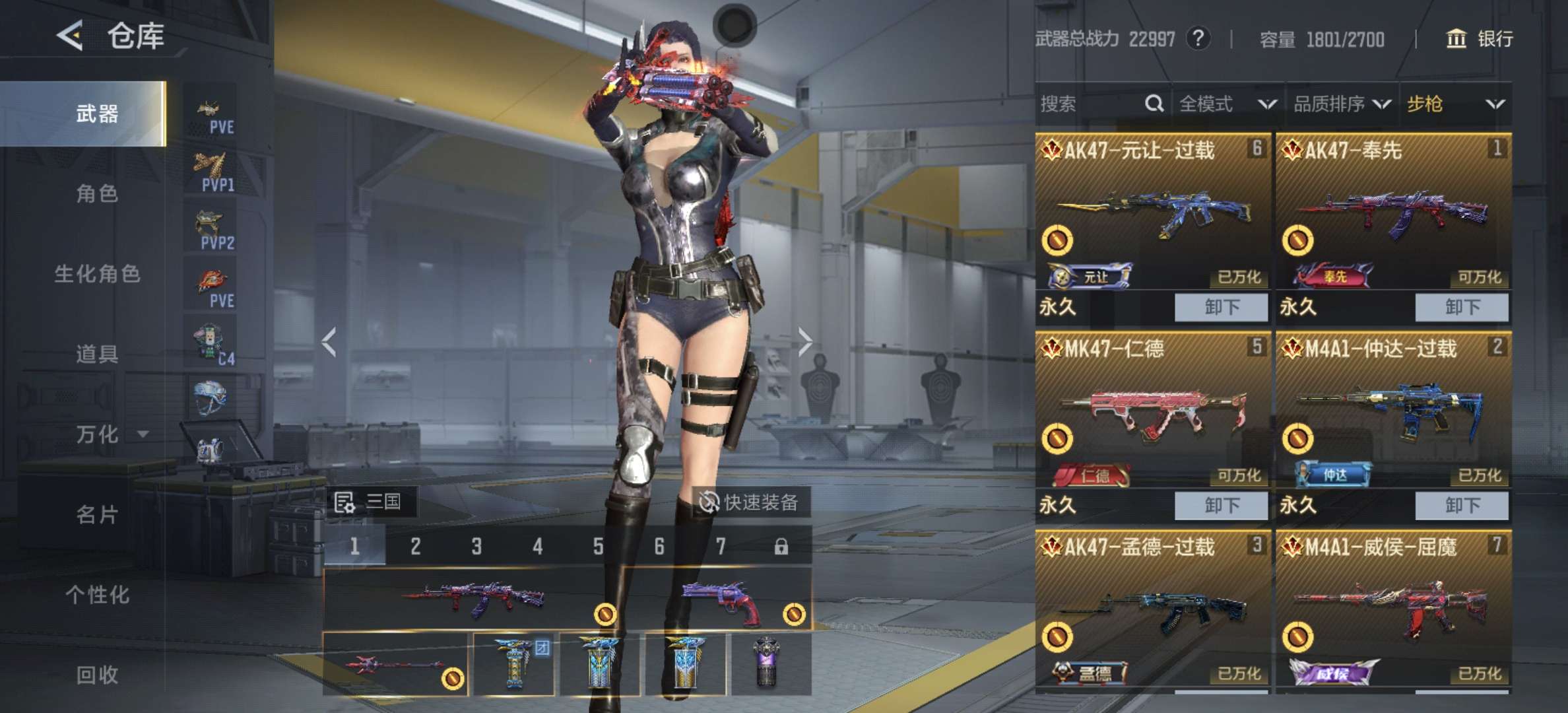Open the 名片 section

click(x=97, y=515)
